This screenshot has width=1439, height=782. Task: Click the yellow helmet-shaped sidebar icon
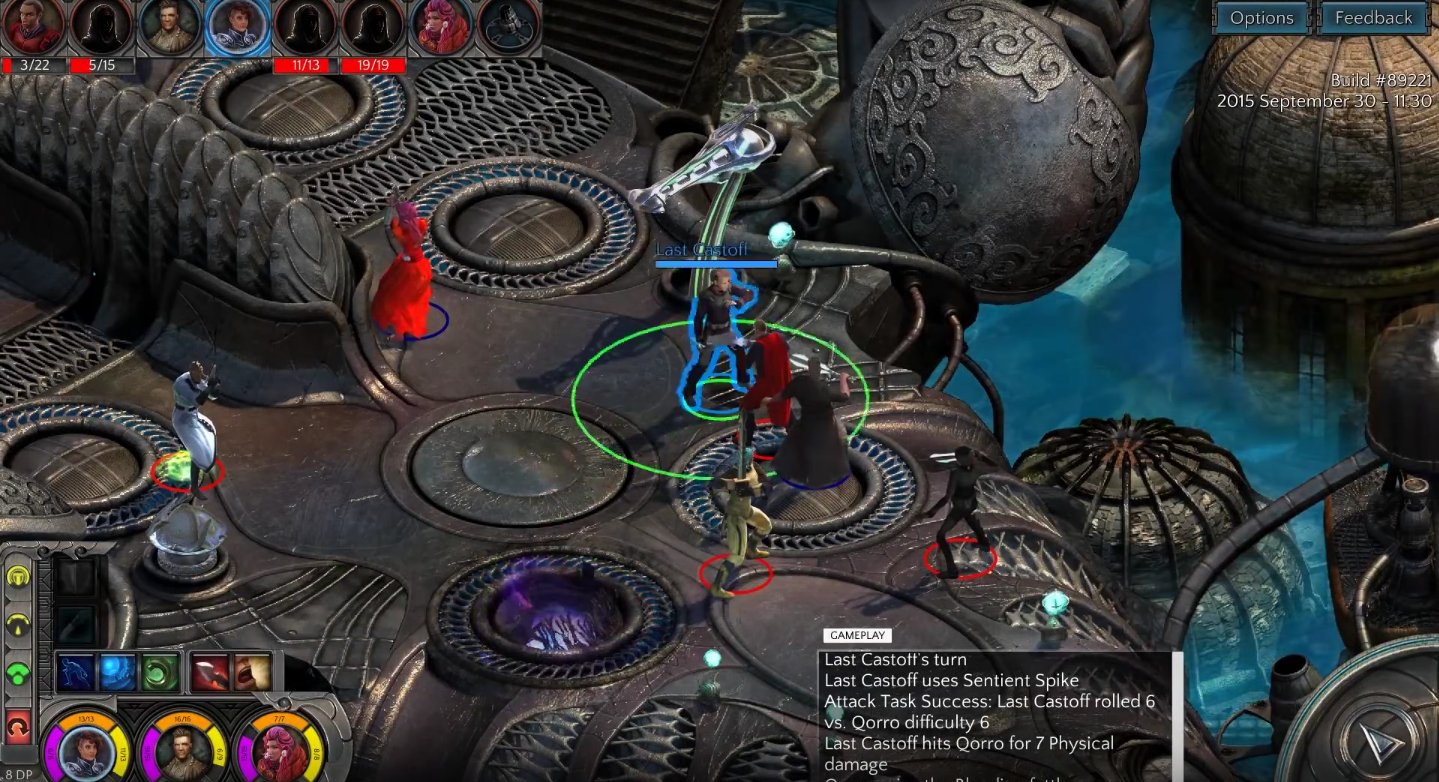[x=18, y=577]
